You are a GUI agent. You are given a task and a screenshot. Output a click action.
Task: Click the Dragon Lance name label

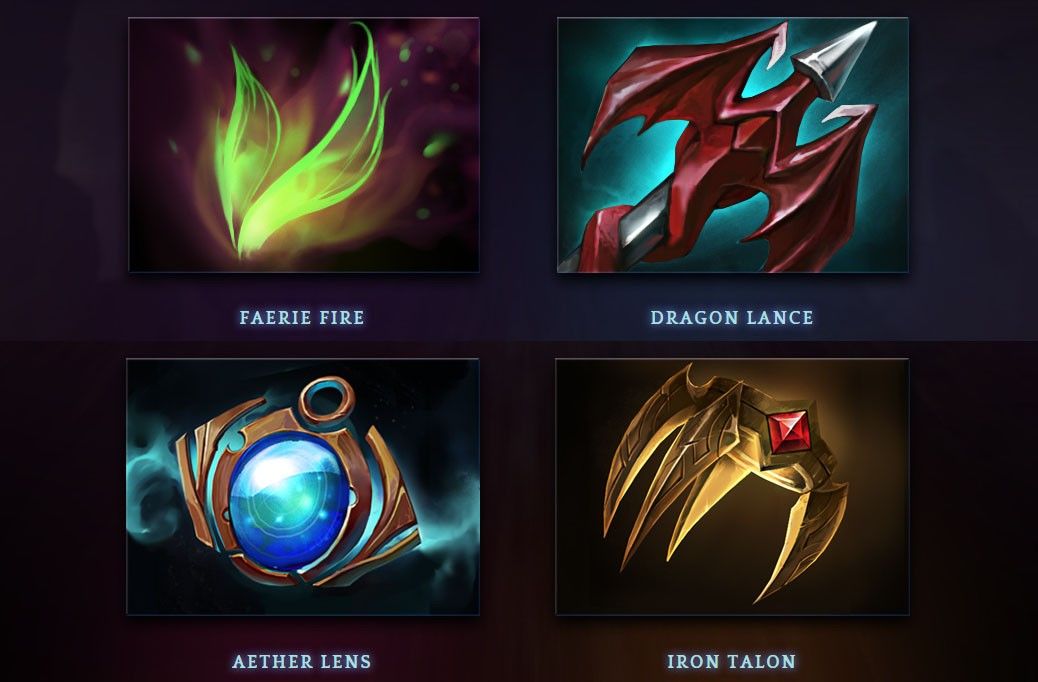click(732, 318)
